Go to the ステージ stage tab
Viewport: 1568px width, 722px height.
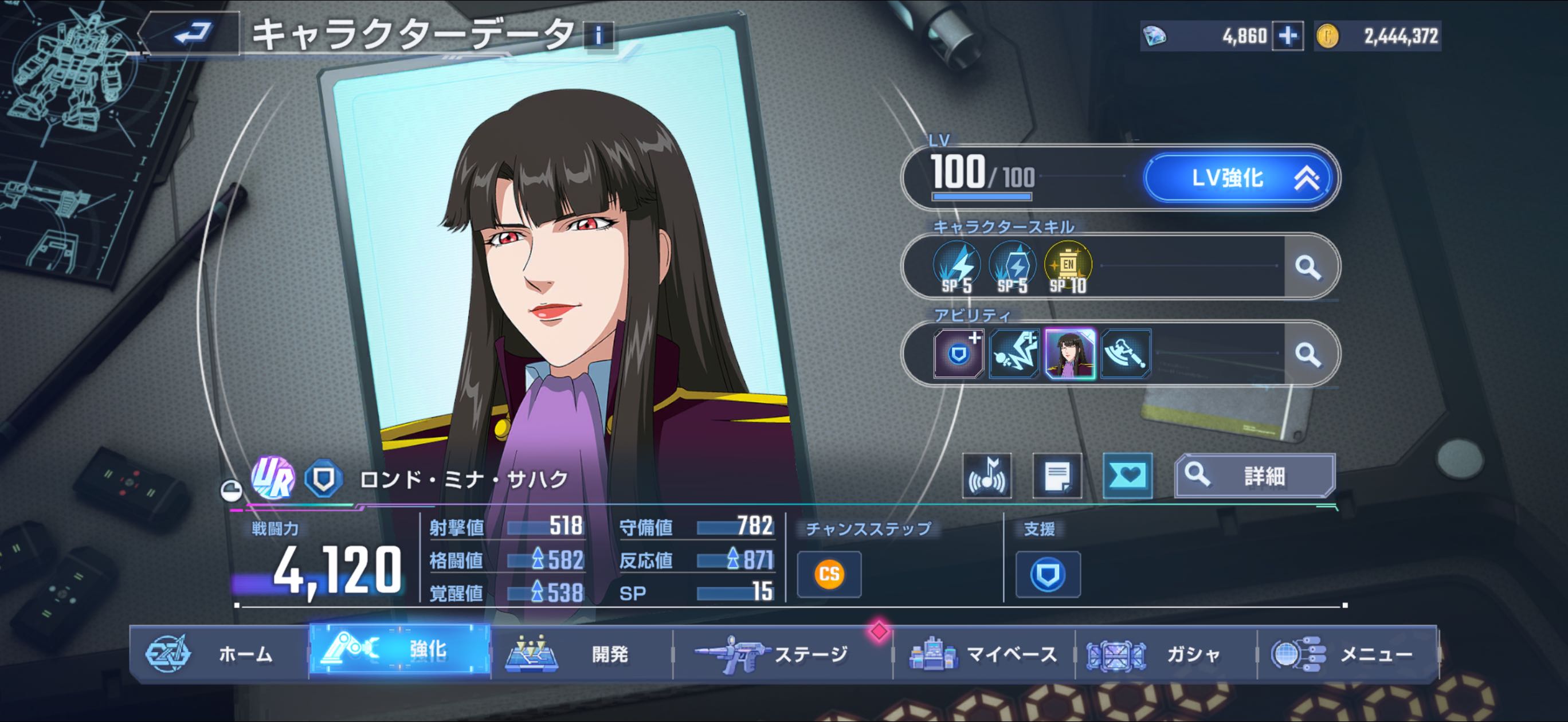[782, 654]
